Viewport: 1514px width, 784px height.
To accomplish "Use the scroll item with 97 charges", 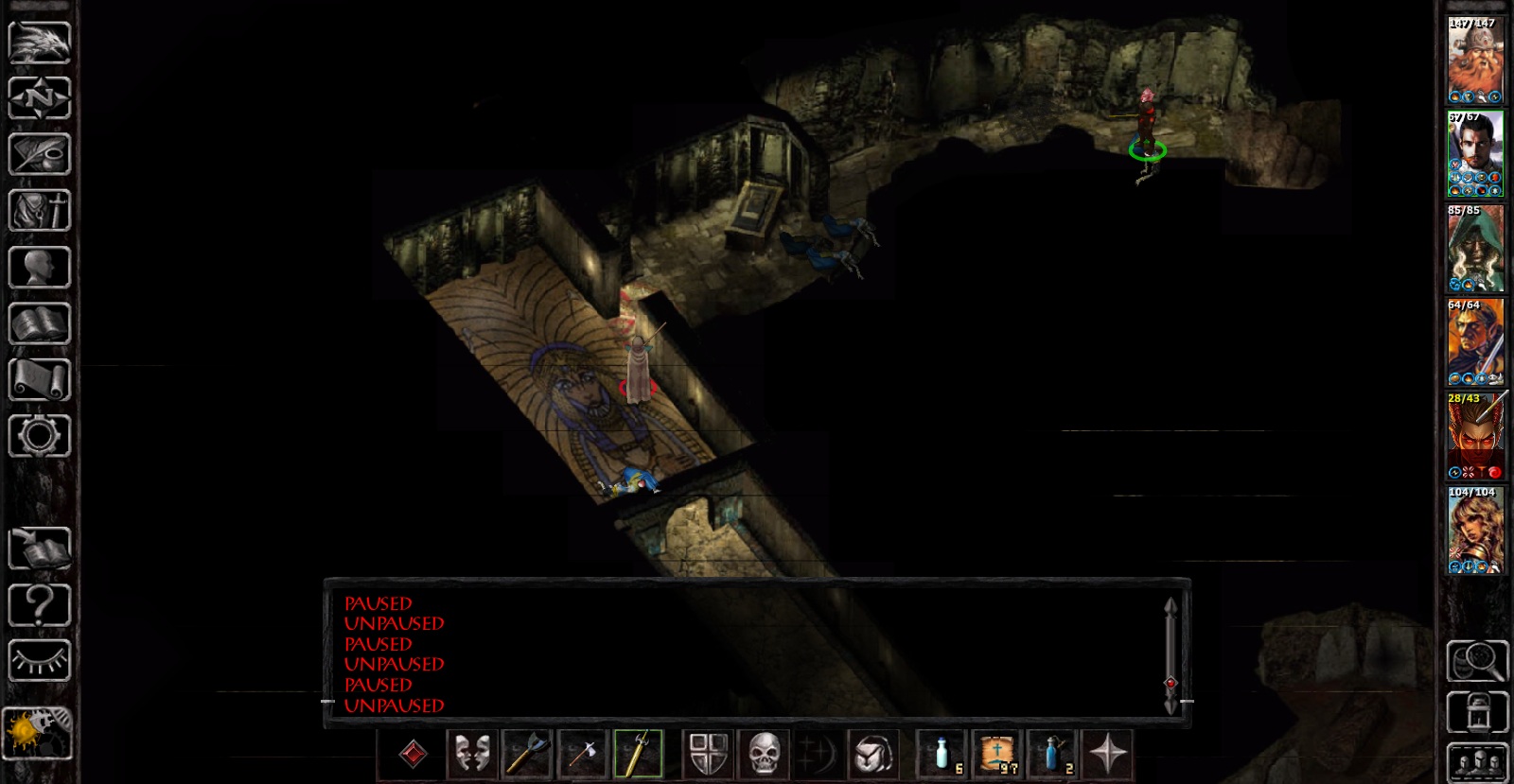I will tap(997, 754).
